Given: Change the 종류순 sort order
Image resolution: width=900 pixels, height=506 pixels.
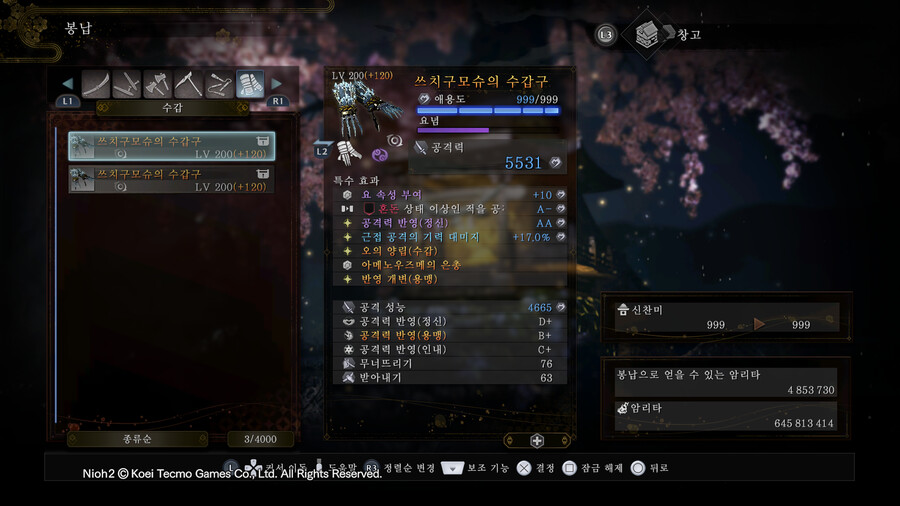Looking at the screenshot, I should pyautogui.click(x=138, y=439).
